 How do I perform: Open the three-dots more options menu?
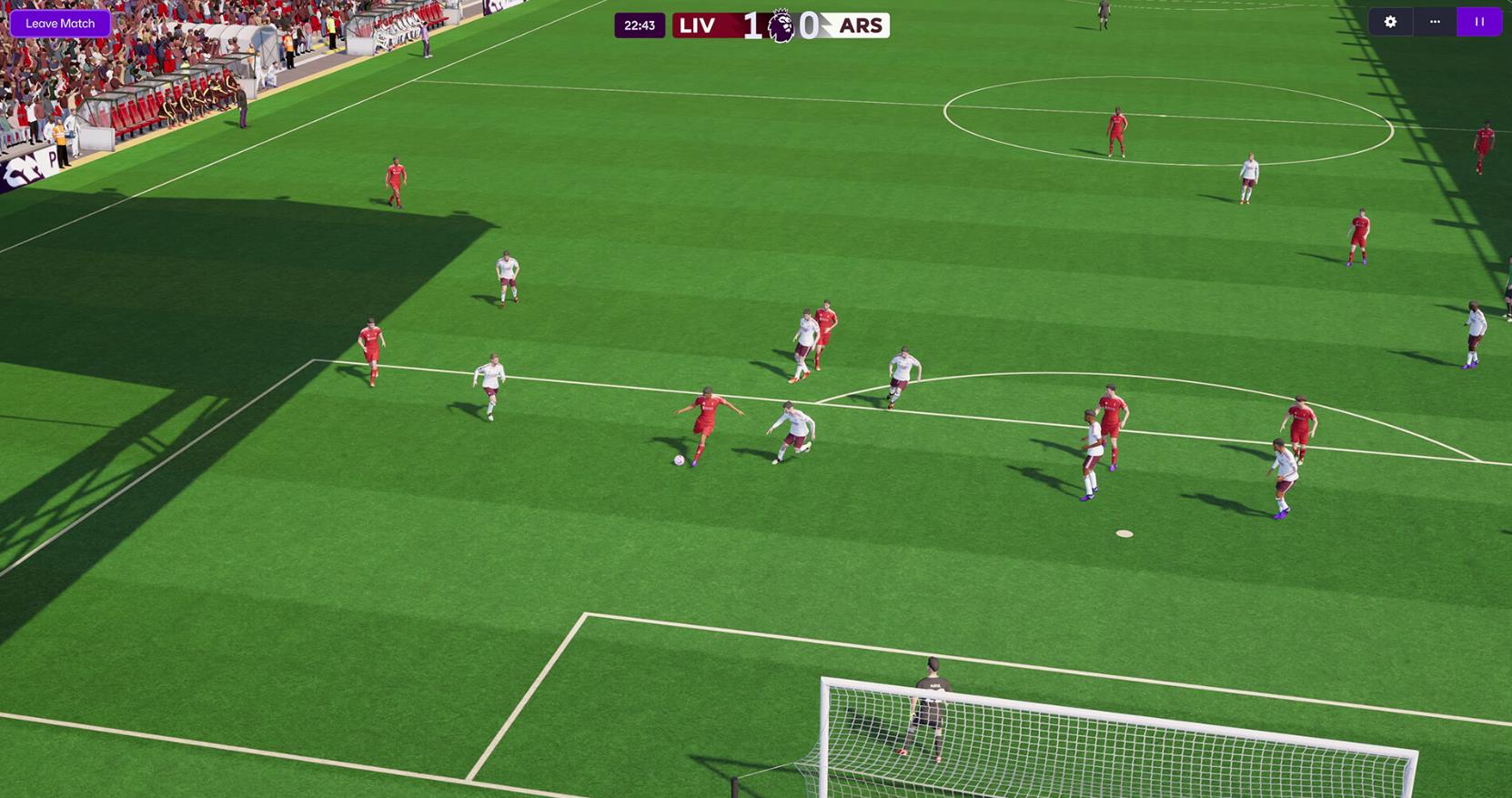(x=1435, y=22)
